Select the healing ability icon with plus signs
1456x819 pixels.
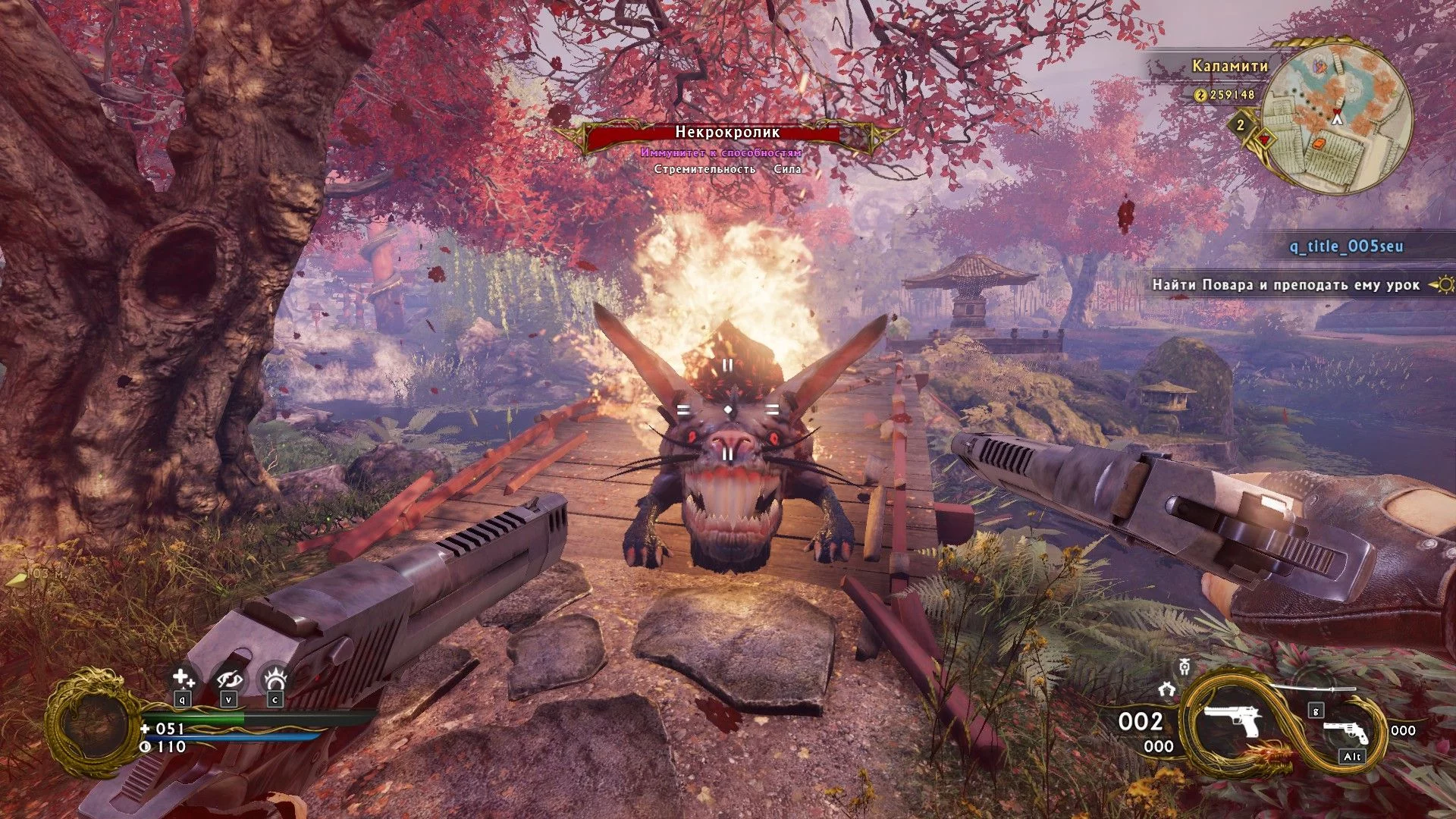tap(183, 677)
